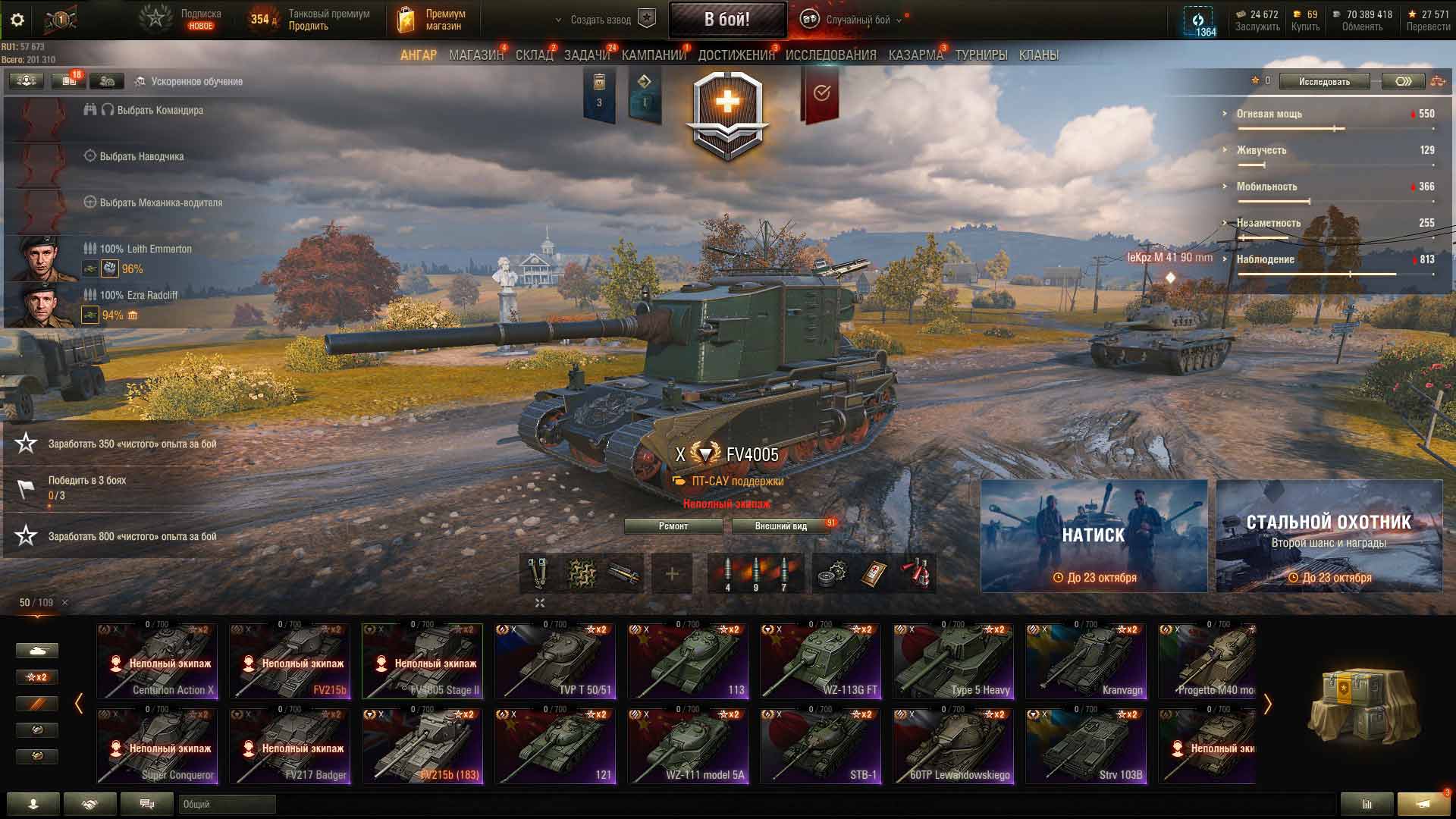Image resolution: width=1456 pixels, height=819 pixels.
Task: Pick the Kranvagn tank in carousel
Action: pyautogui.click(x=1086, y=661)
